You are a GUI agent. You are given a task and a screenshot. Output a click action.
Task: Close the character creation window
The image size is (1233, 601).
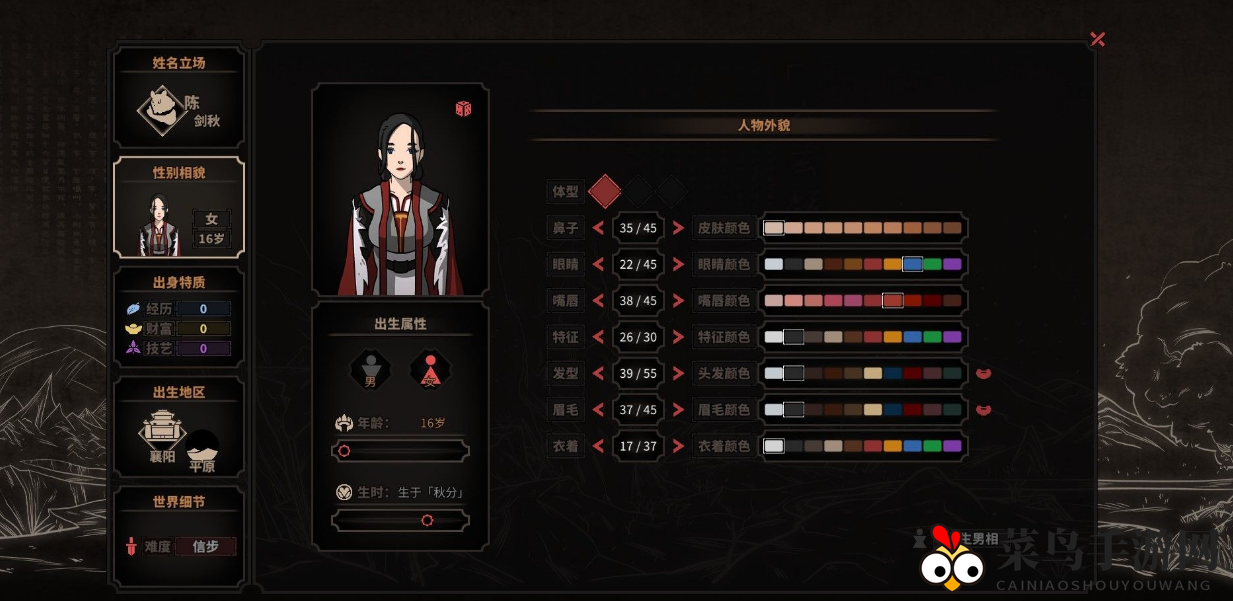(x=1097, y=39)
